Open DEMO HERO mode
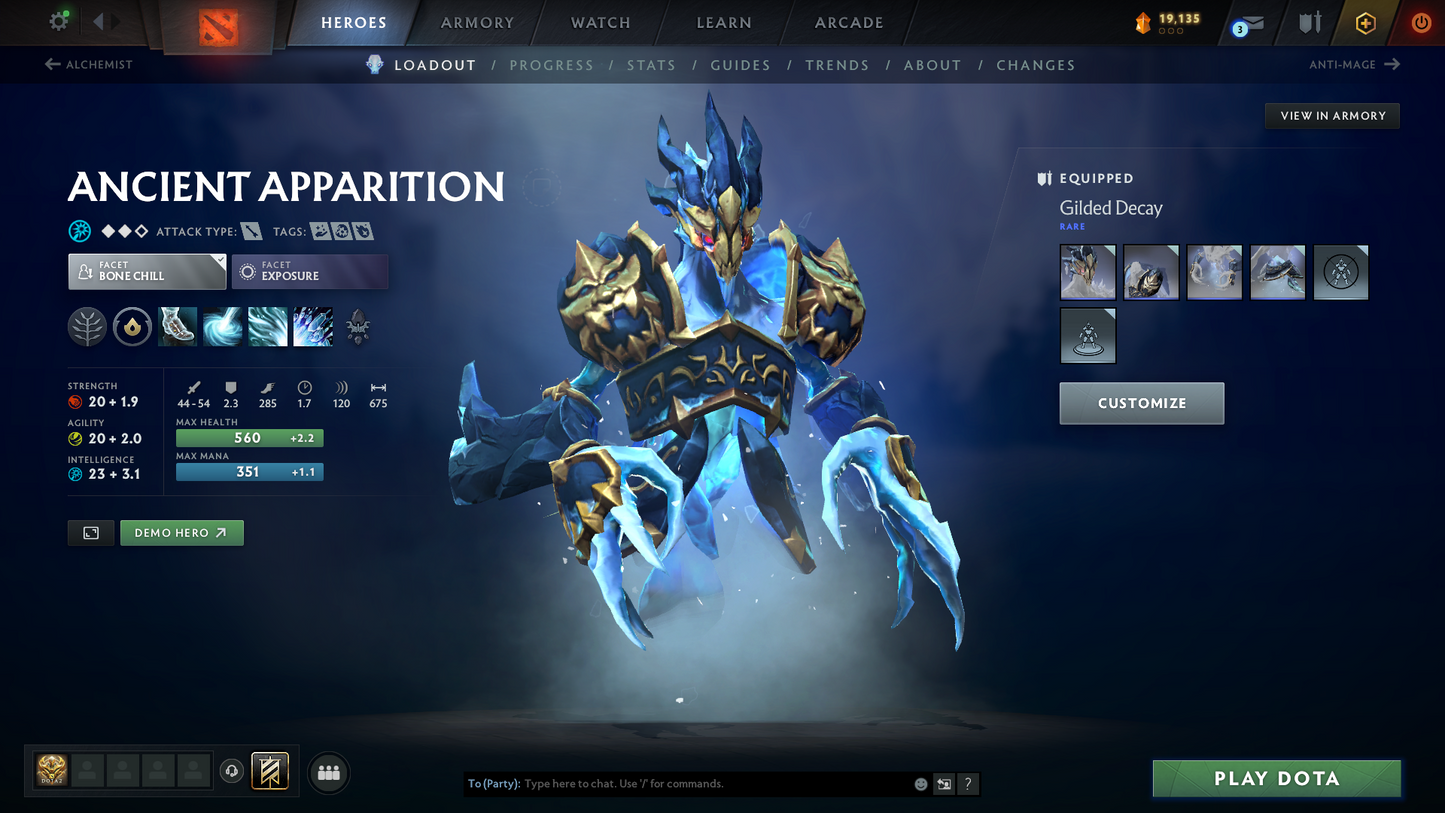 coord(181,532)
